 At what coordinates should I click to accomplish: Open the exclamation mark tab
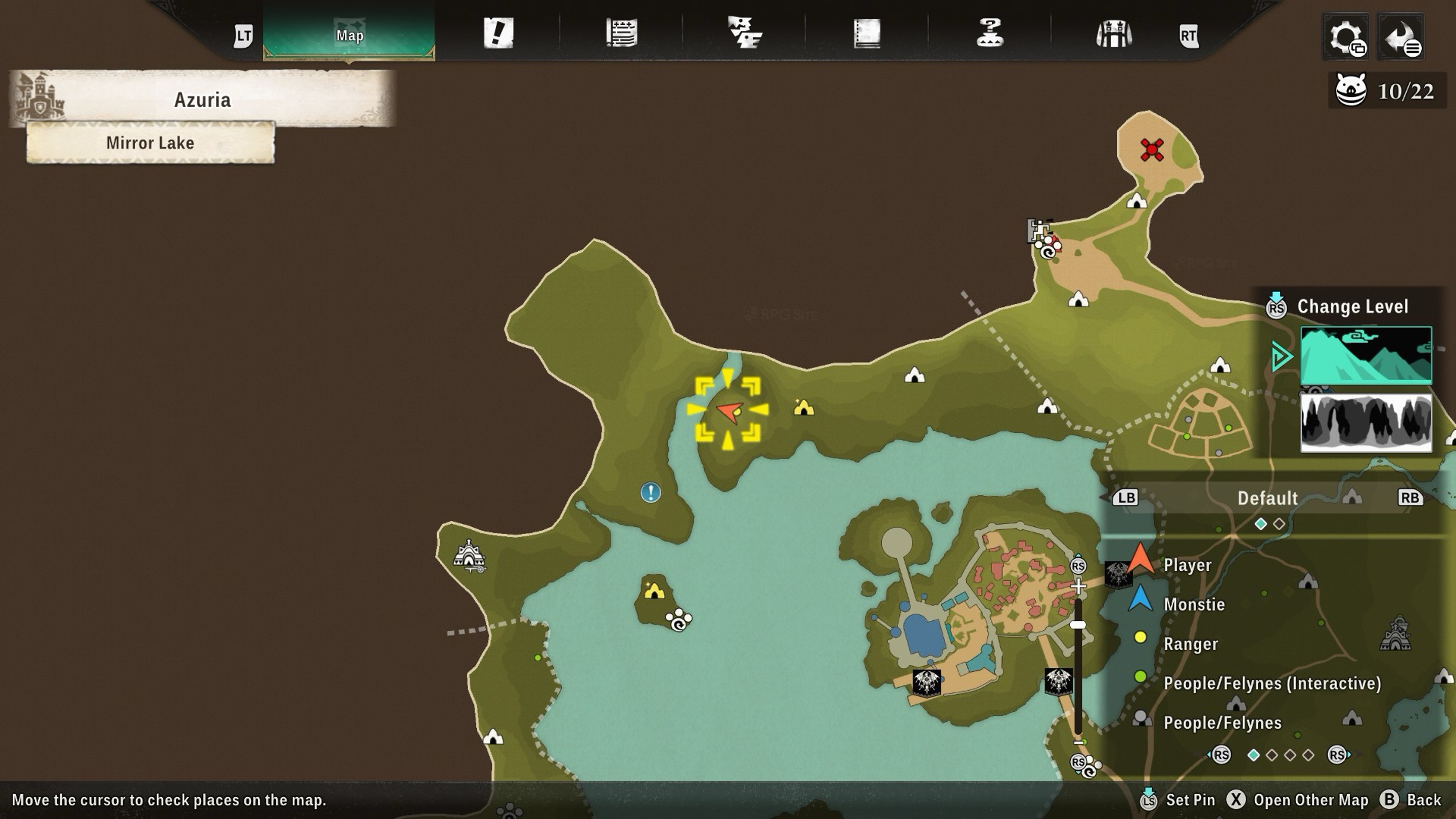tap(498, 33)
